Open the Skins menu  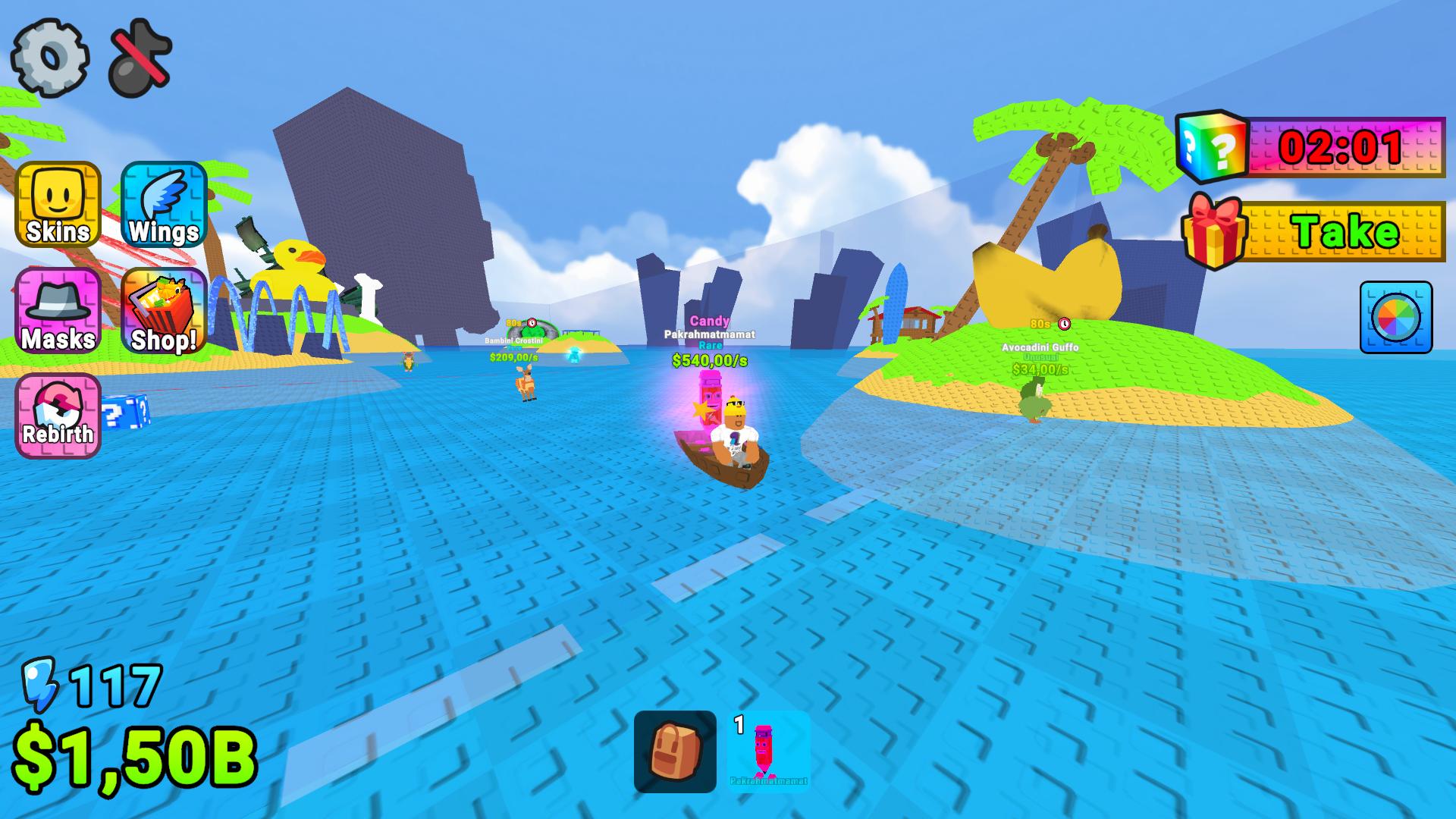(x=57, y=206)
